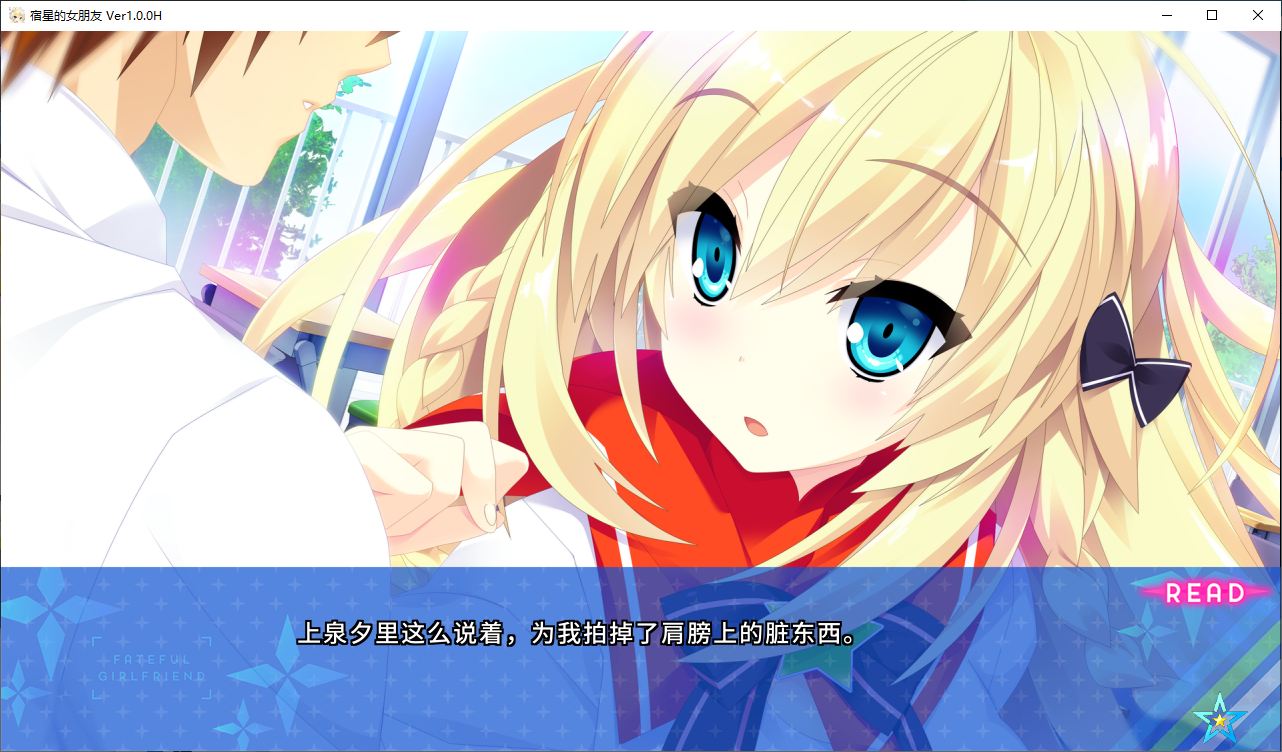Minimize the game window
The image size is (1282, 752).
pyautogui.click(x=1166, y=15)
